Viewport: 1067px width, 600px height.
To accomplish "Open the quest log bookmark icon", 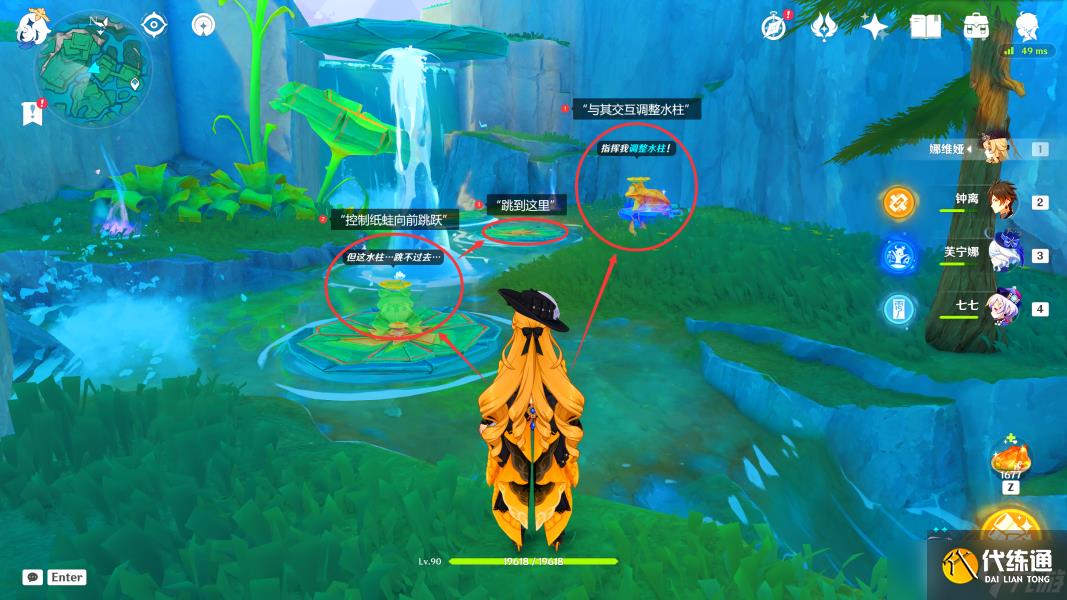I will [32, 113].
